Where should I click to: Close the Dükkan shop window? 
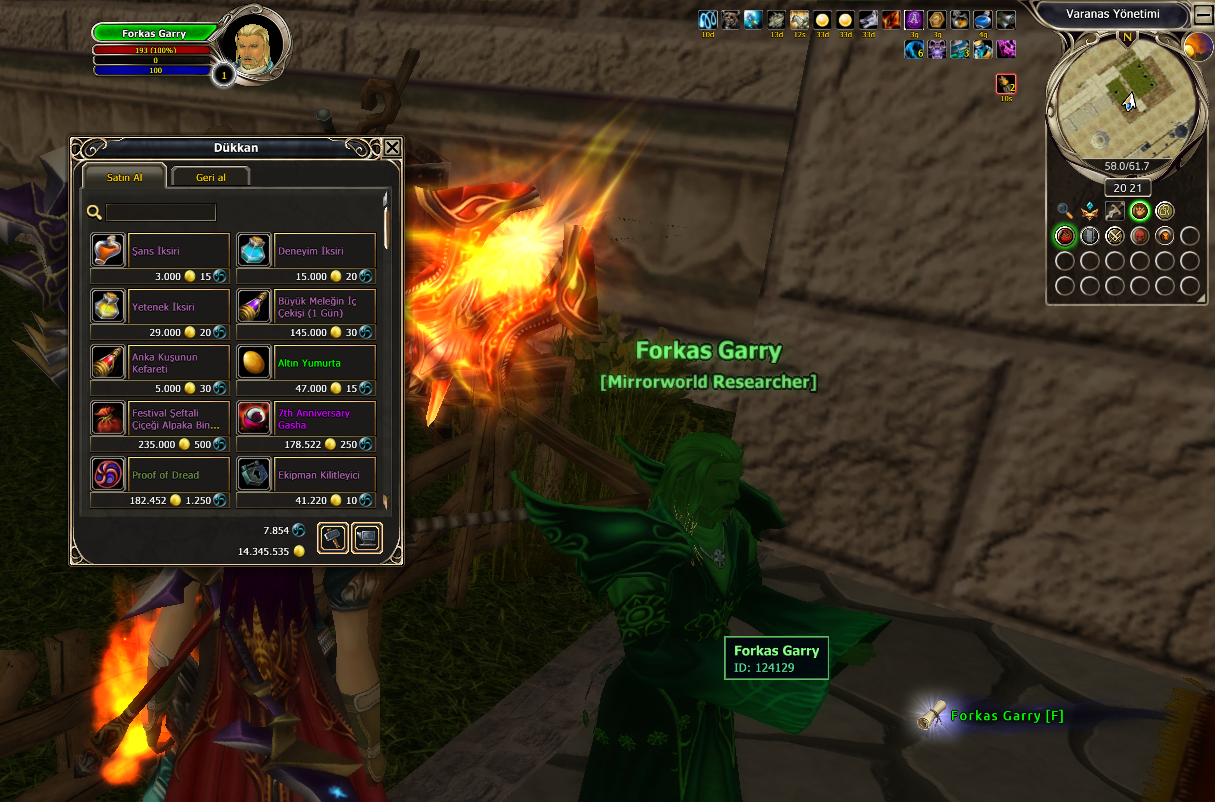coord(392,148)
